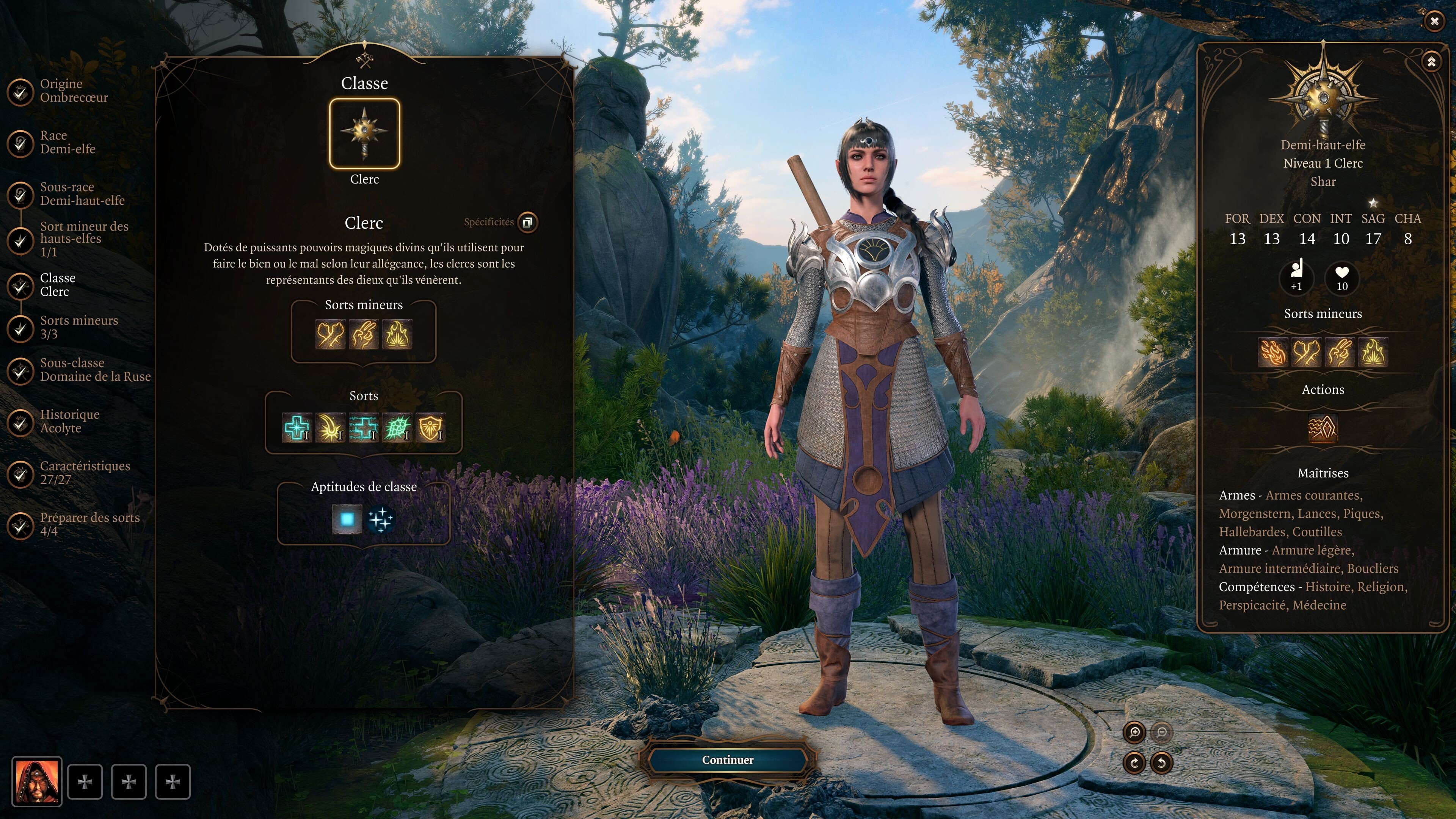Inspect the golden shield spell icon

pyautogui.click(x=431, y=428)
